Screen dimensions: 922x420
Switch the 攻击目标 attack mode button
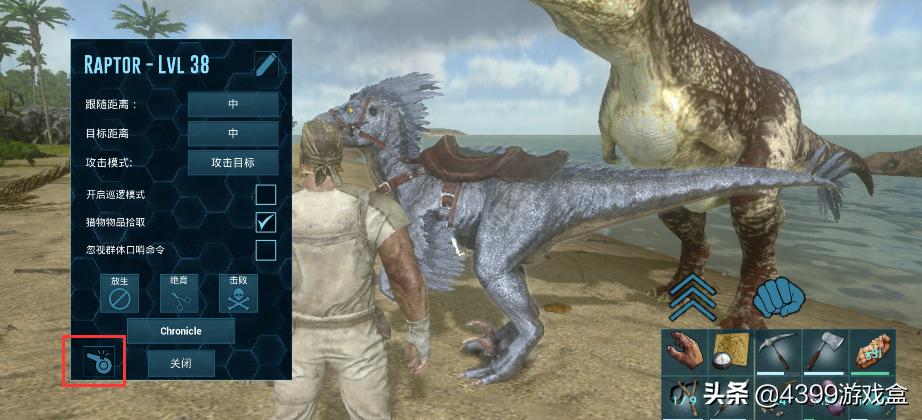[233, 162]
